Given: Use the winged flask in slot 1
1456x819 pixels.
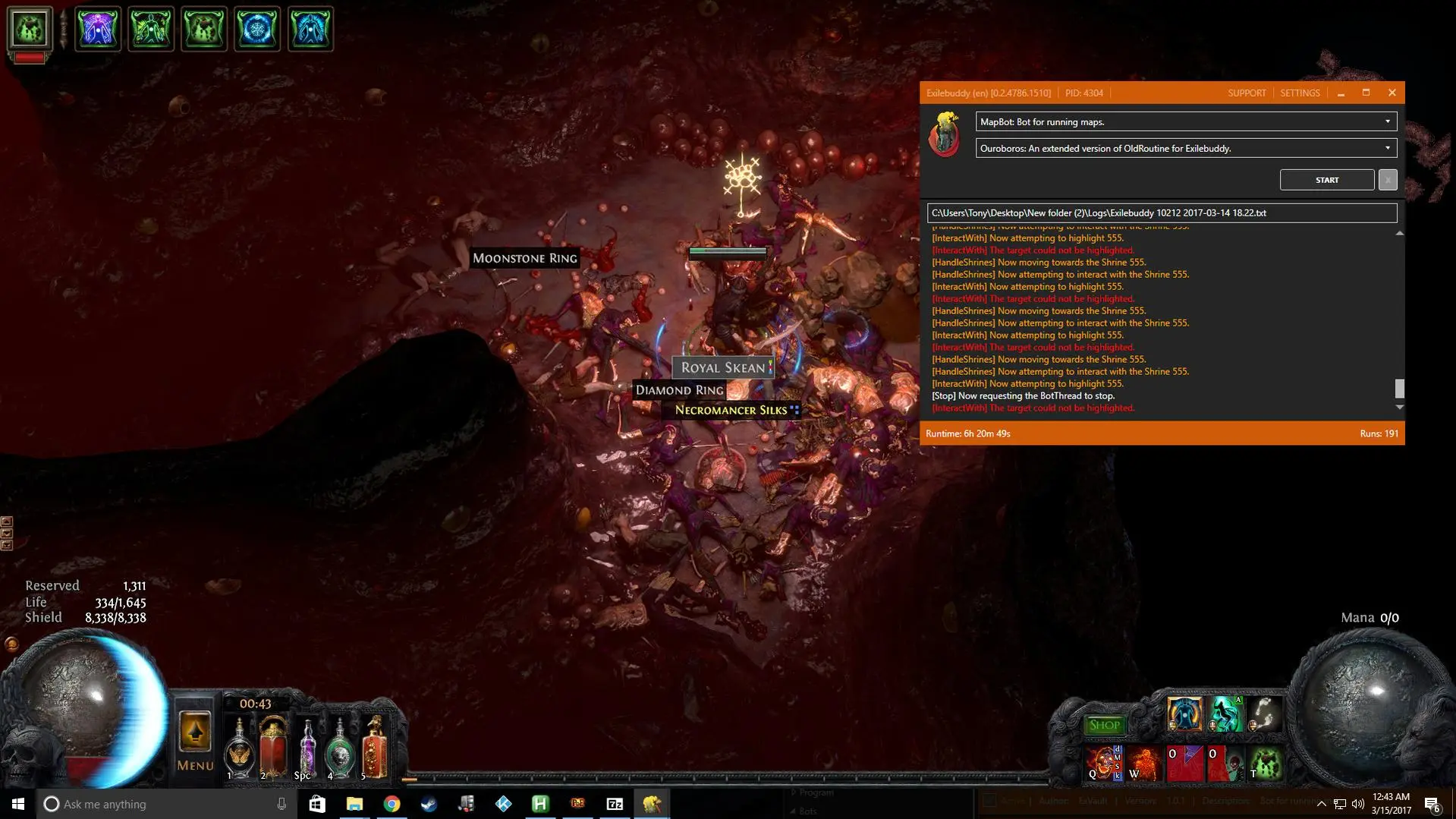Looking at the screenshot, I should click(239, 749).
